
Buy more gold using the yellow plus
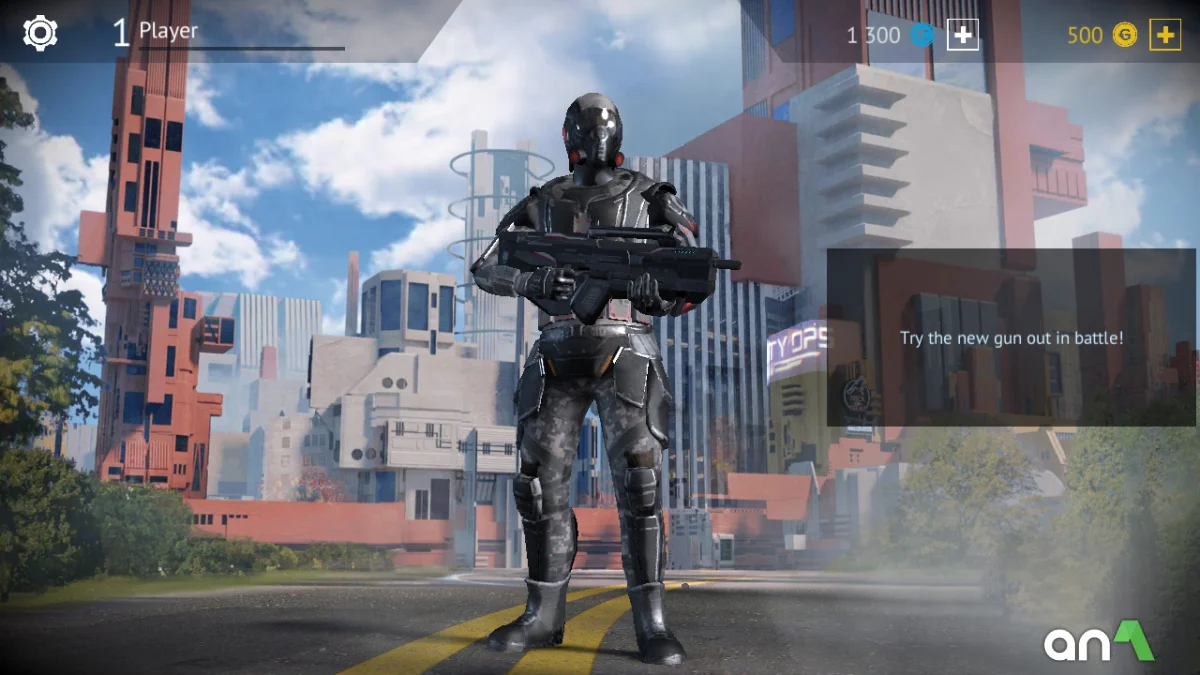[1164, 35]
